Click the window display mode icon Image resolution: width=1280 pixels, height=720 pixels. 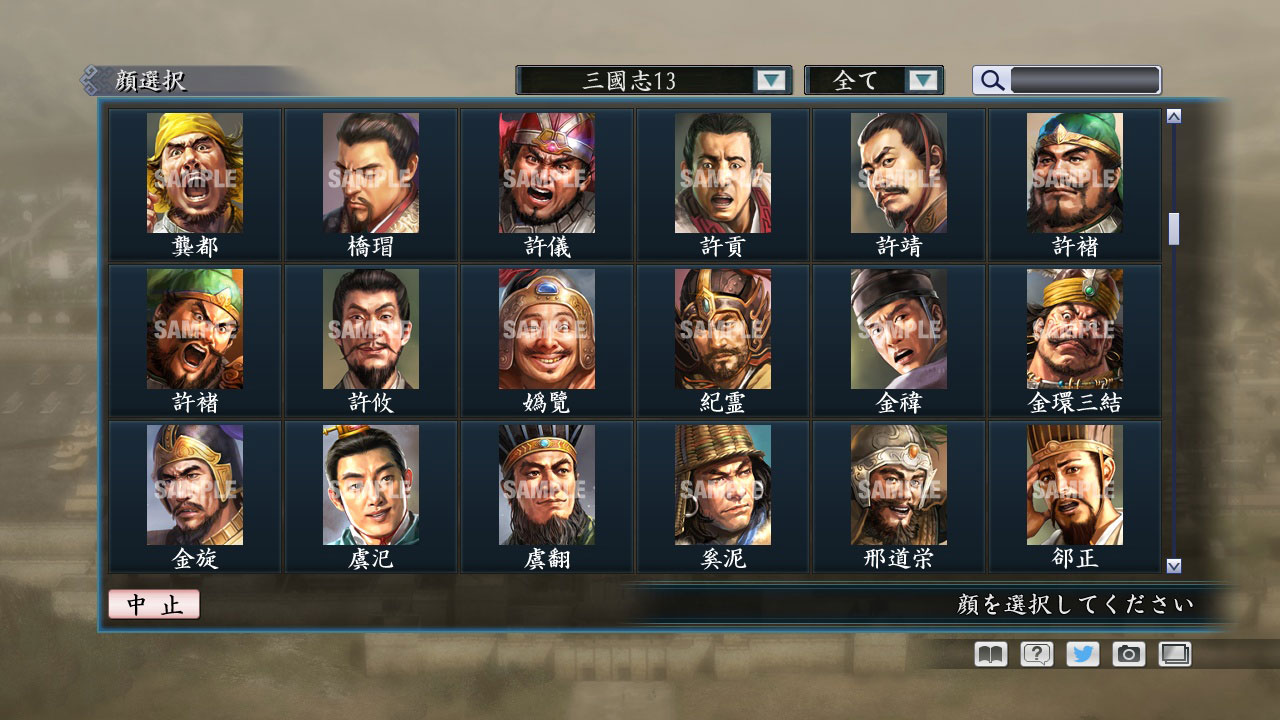click(x=1175, y=654)
